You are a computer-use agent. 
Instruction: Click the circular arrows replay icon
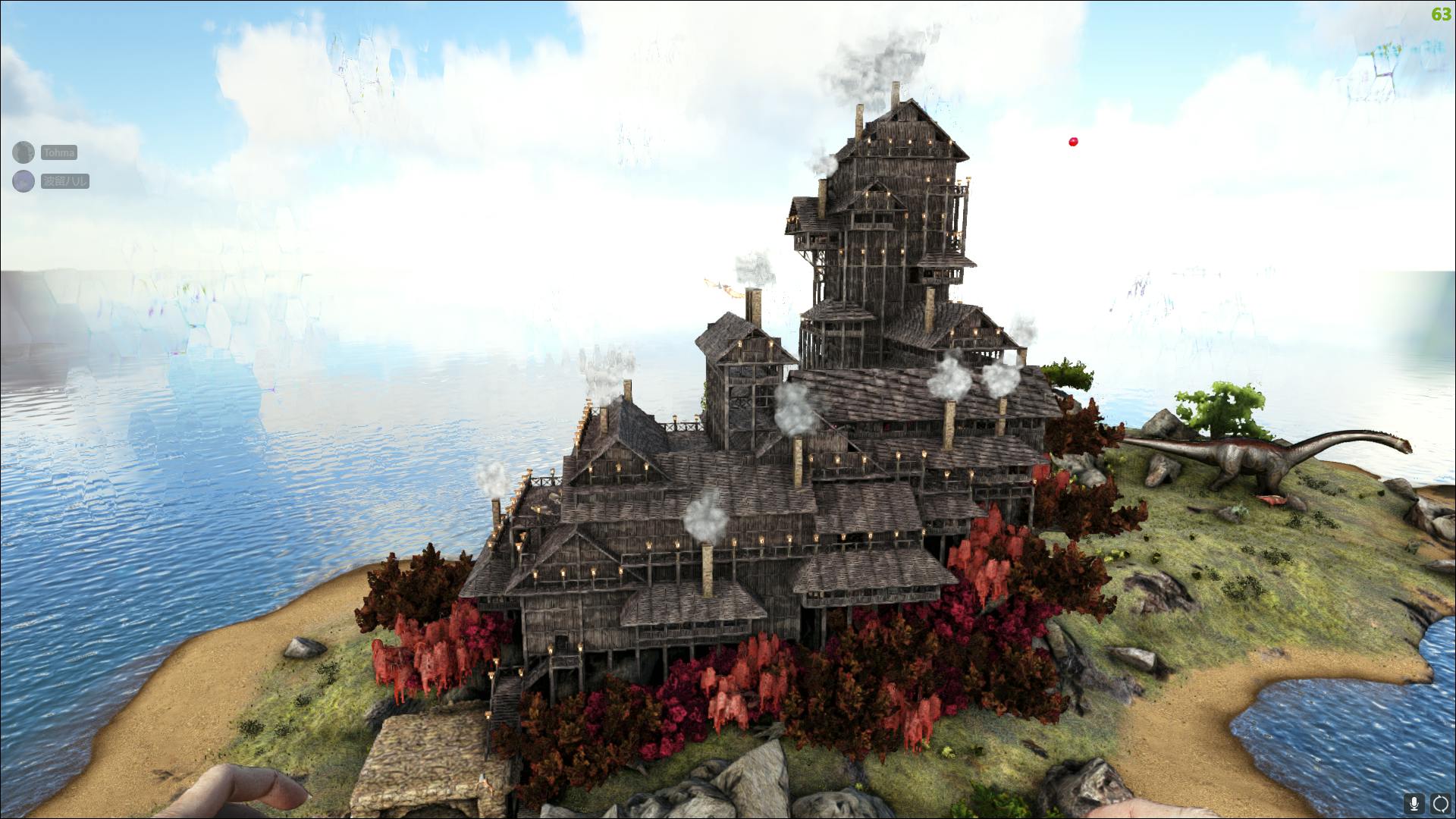(x=1440, y=804)
